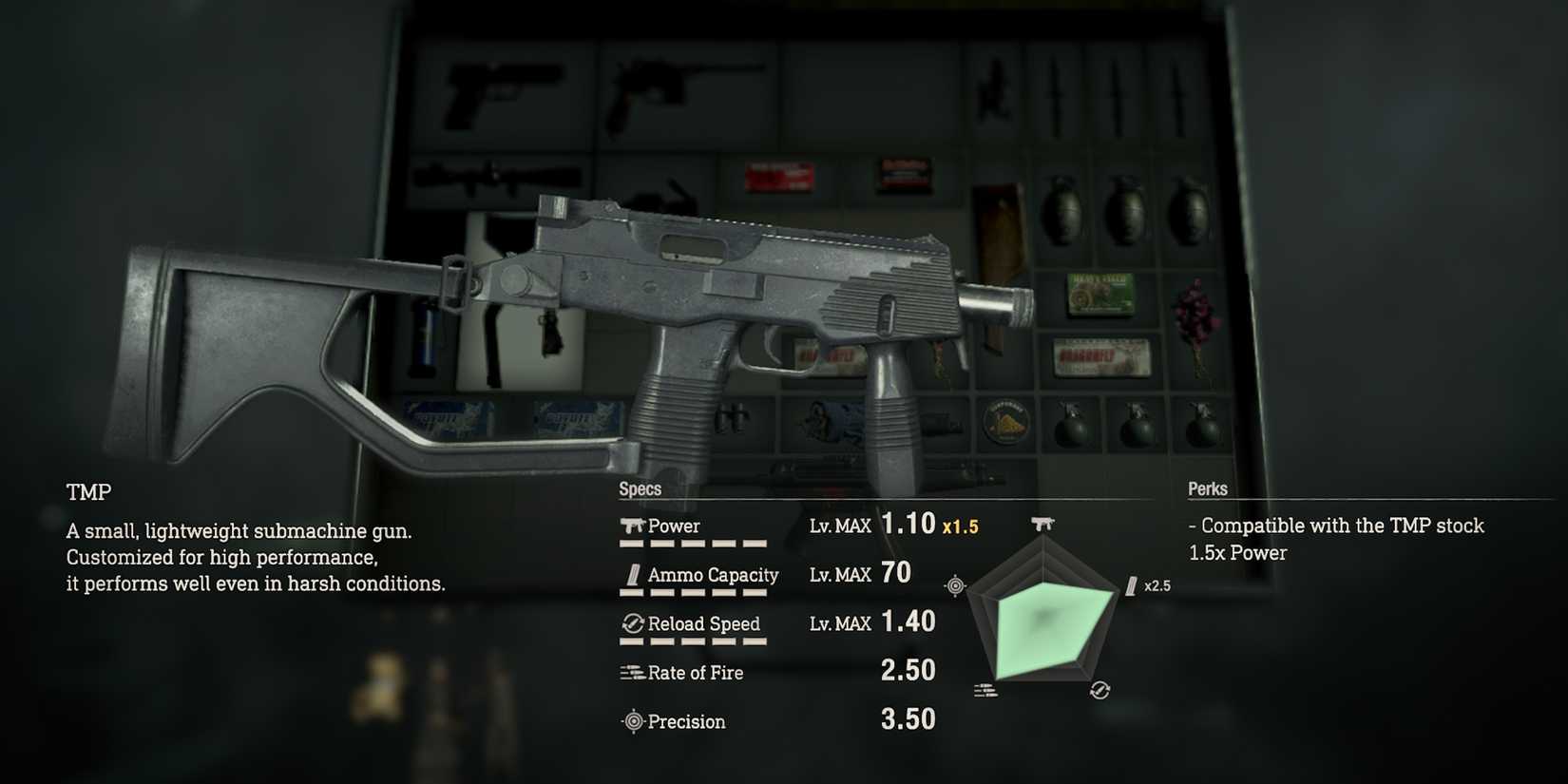The image size is (1568, 784).
Task: Click the Ammo Capacity upgrade level bar
Action: [693, 594]
